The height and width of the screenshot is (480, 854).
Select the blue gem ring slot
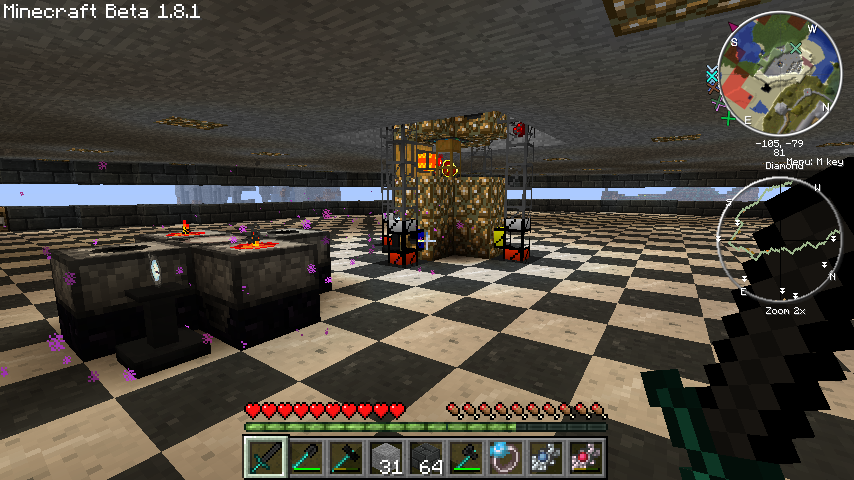point(506,458)
